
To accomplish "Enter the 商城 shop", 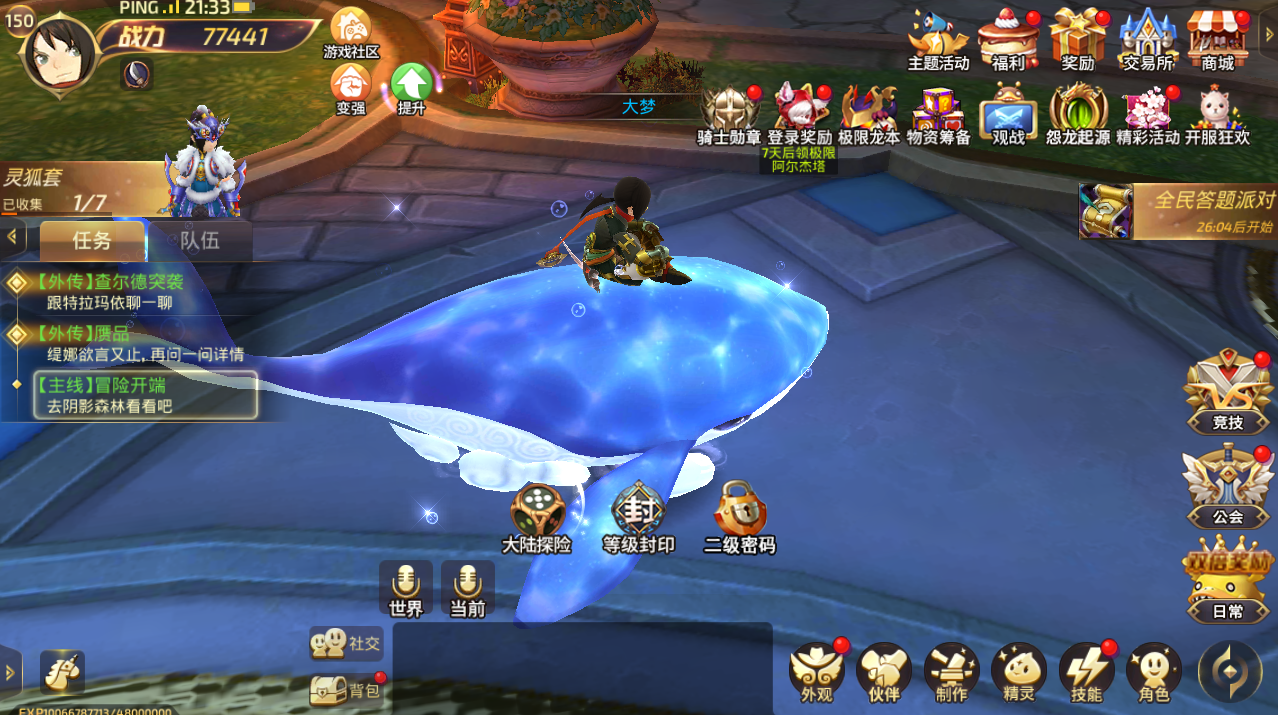I will pyautogui.click(x=1217, y=38).
